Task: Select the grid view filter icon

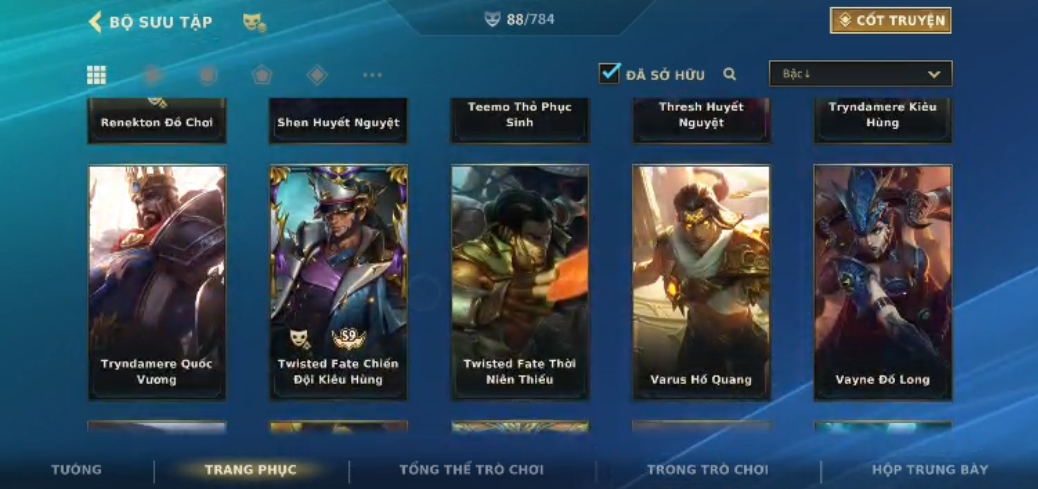Action: click(97, 75)
